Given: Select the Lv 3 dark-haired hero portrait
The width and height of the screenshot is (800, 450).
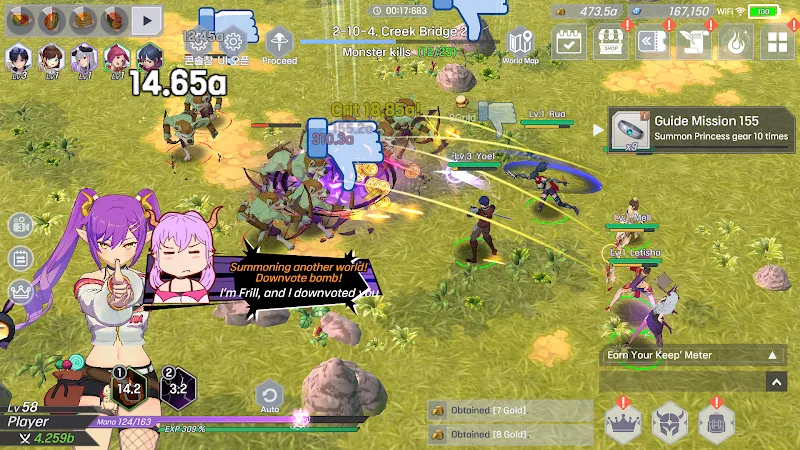Looking at the screenshot, I should [x=18, y=58].
